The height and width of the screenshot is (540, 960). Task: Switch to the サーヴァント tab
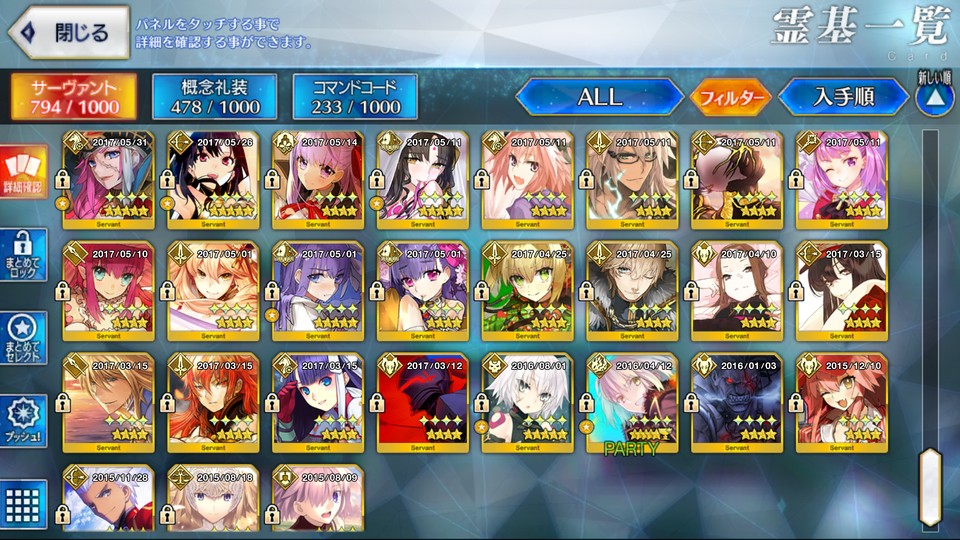click(74, 96)
